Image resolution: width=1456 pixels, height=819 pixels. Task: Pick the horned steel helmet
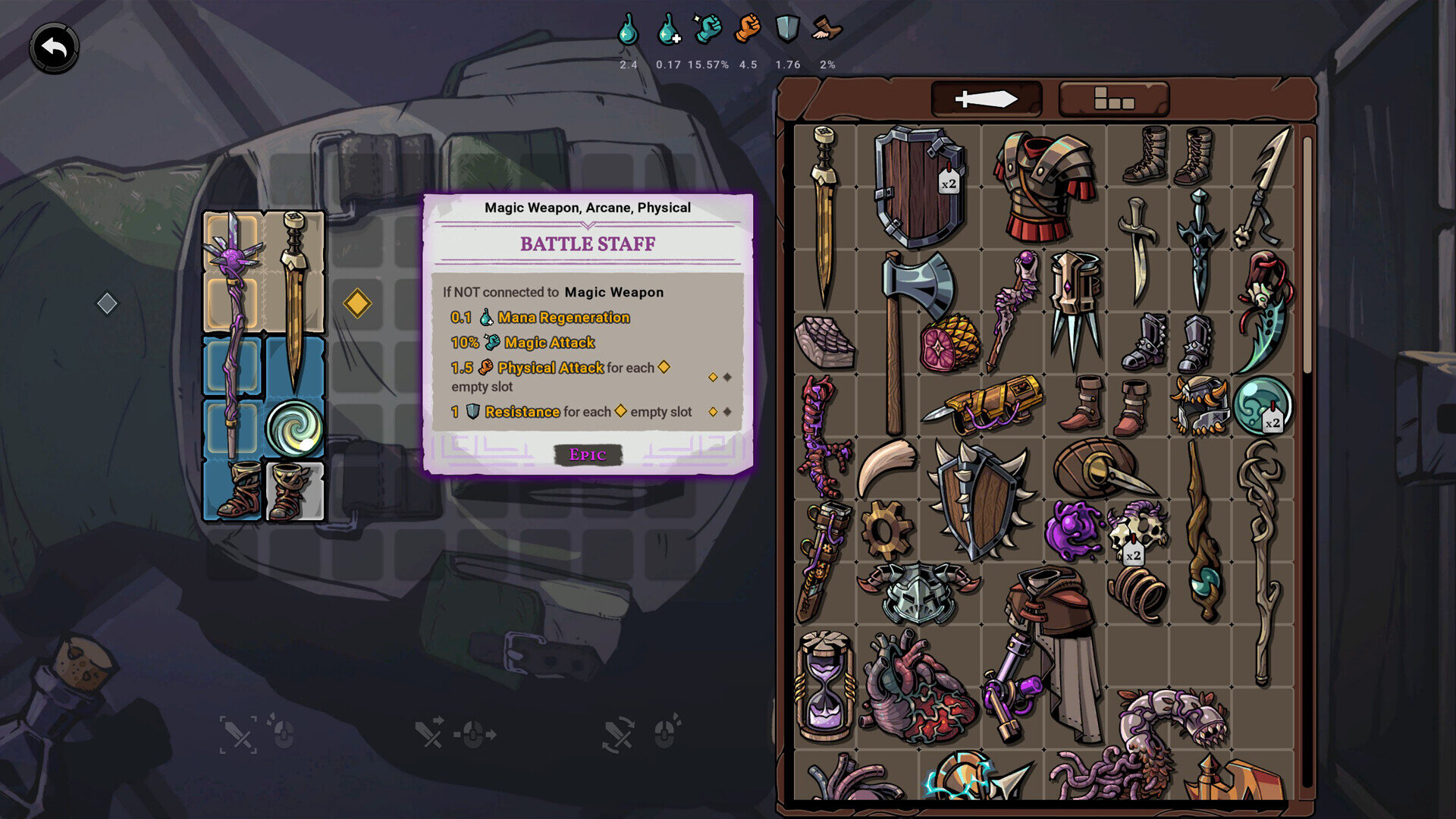(x=918, y=591)
